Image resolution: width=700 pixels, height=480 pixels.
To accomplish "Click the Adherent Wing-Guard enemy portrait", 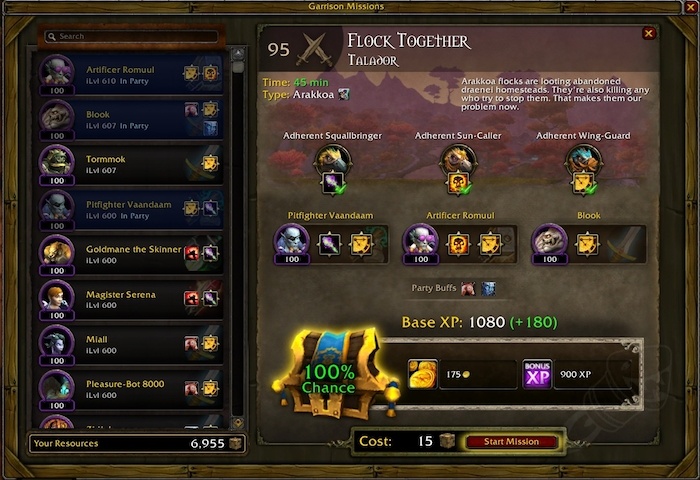I will [x=583, y=160].
